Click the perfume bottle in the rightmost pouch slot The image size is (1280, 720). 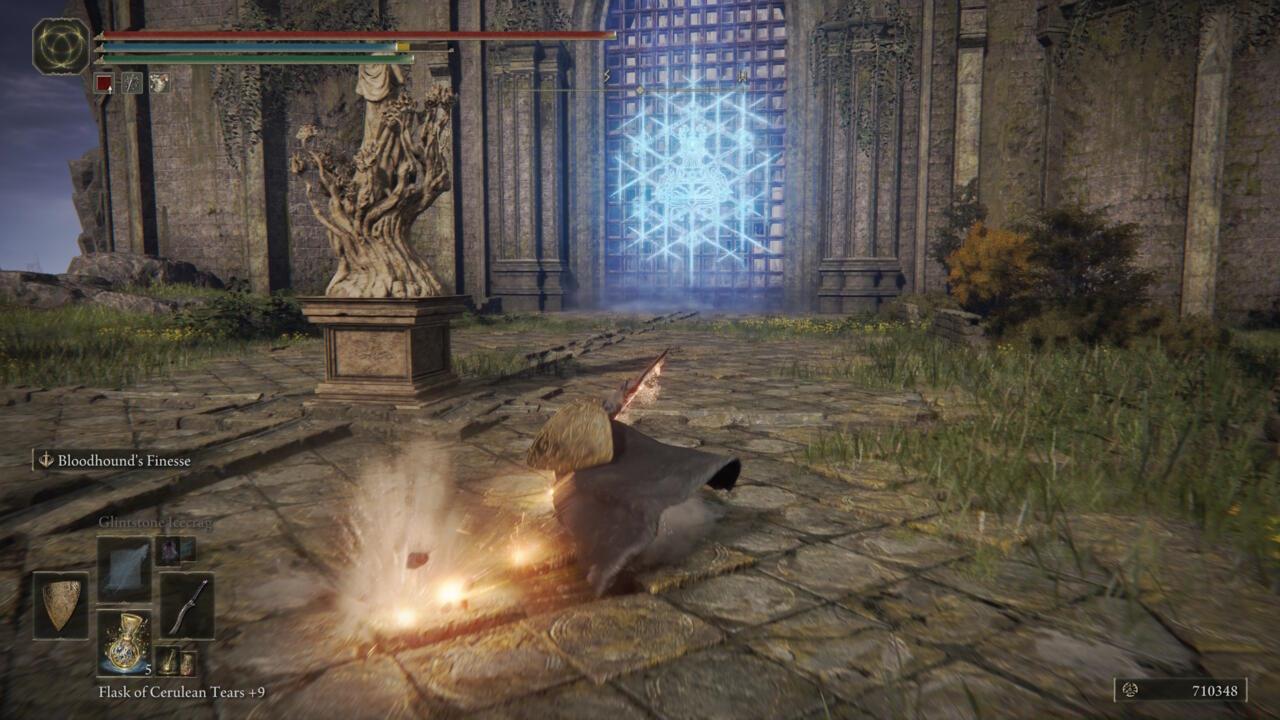click(x=189, y=662)
